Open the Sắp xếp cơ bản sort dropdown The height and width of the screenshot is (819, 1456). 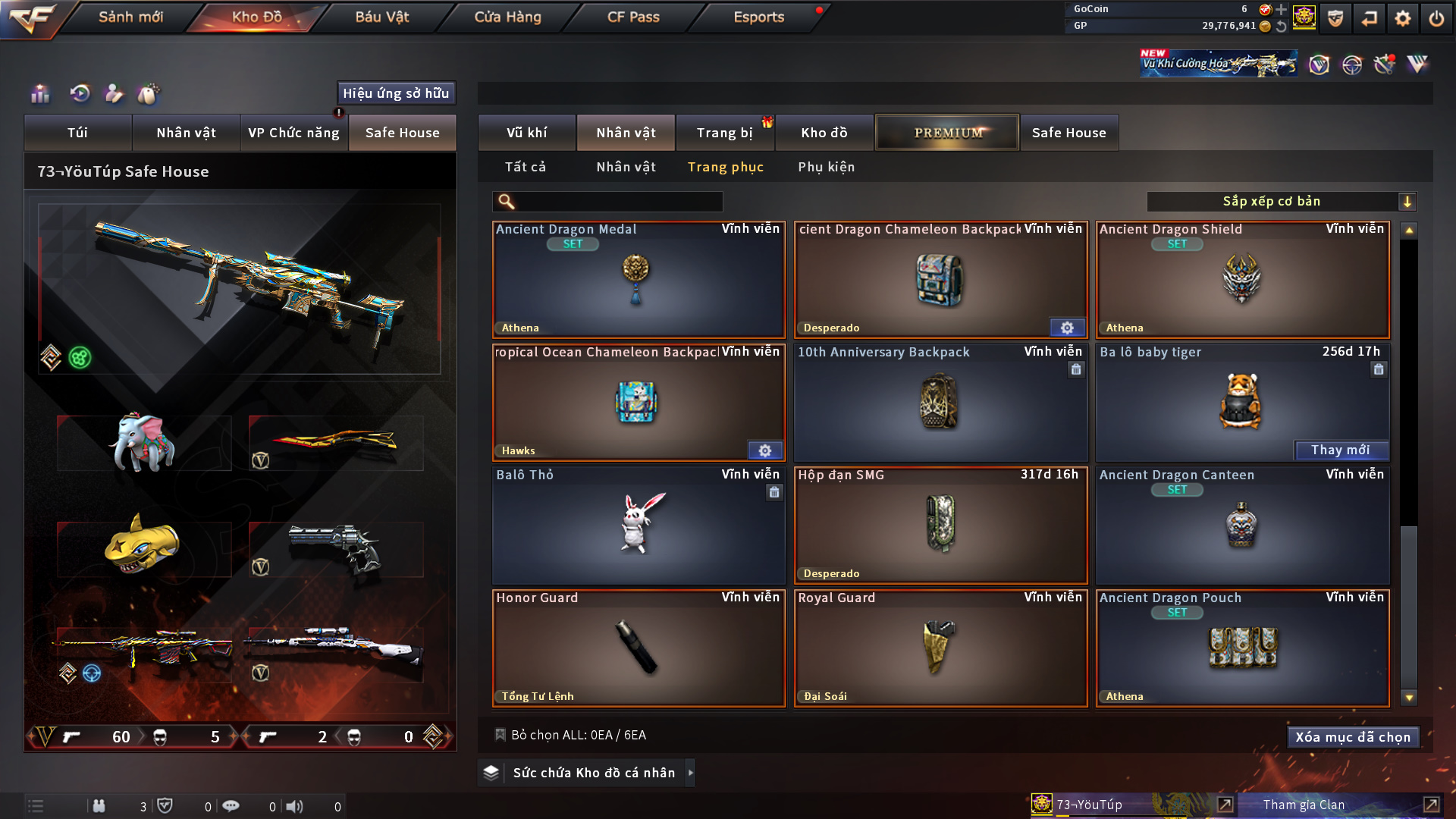(1281, 202)
